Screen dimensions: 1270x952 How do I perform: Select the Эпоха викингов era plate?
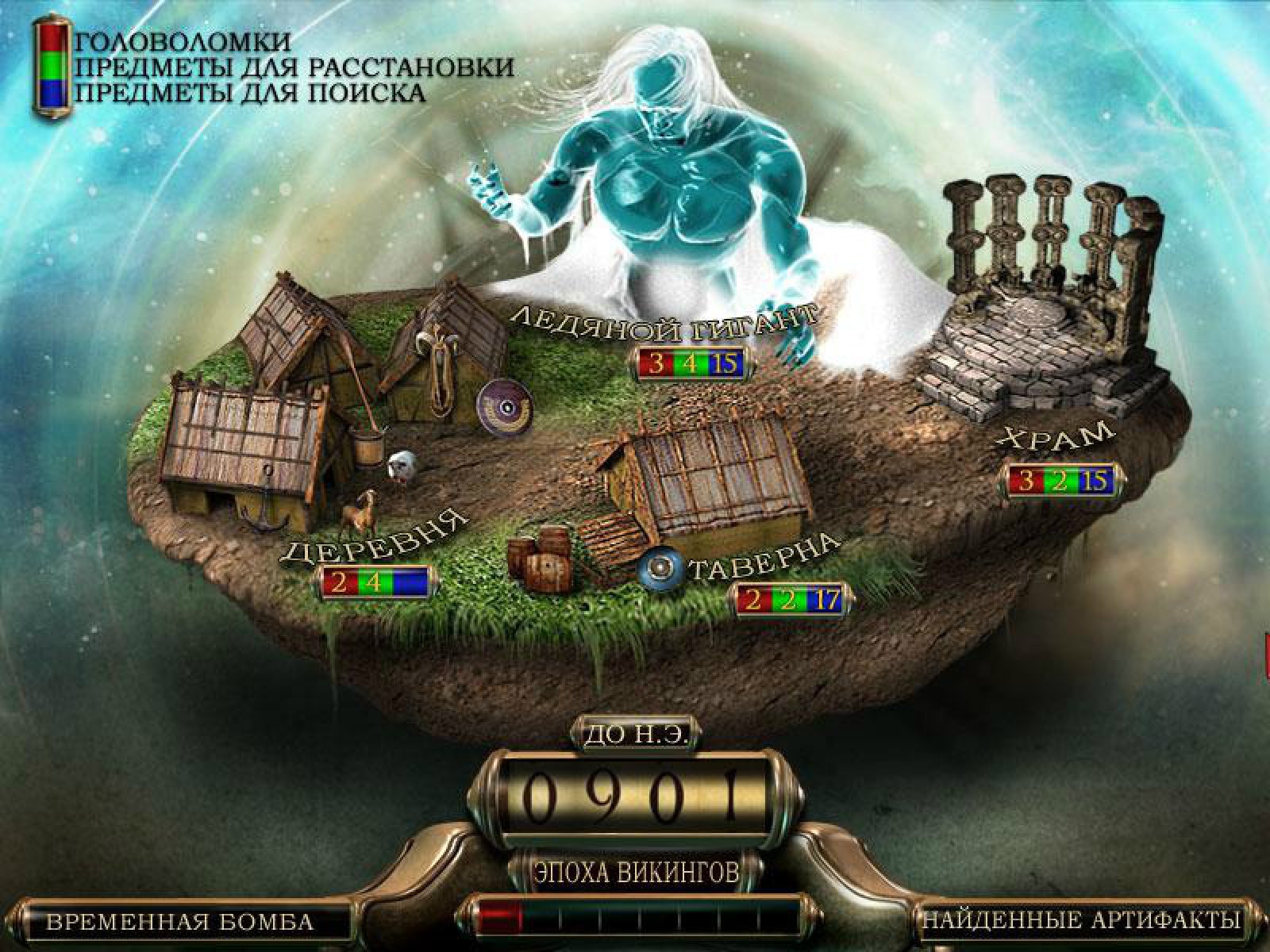pyautogui.click(x=636, y=873)
